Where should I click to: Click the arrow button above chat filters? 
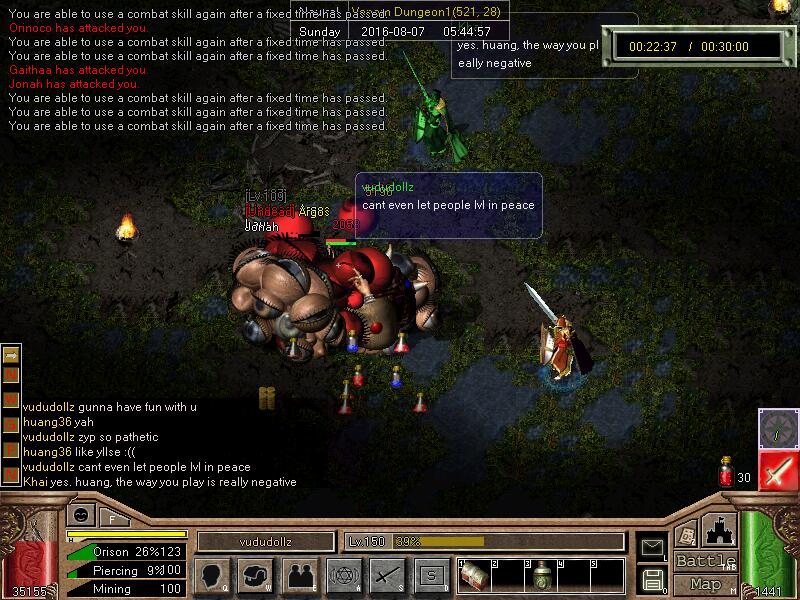click(11, 355)
